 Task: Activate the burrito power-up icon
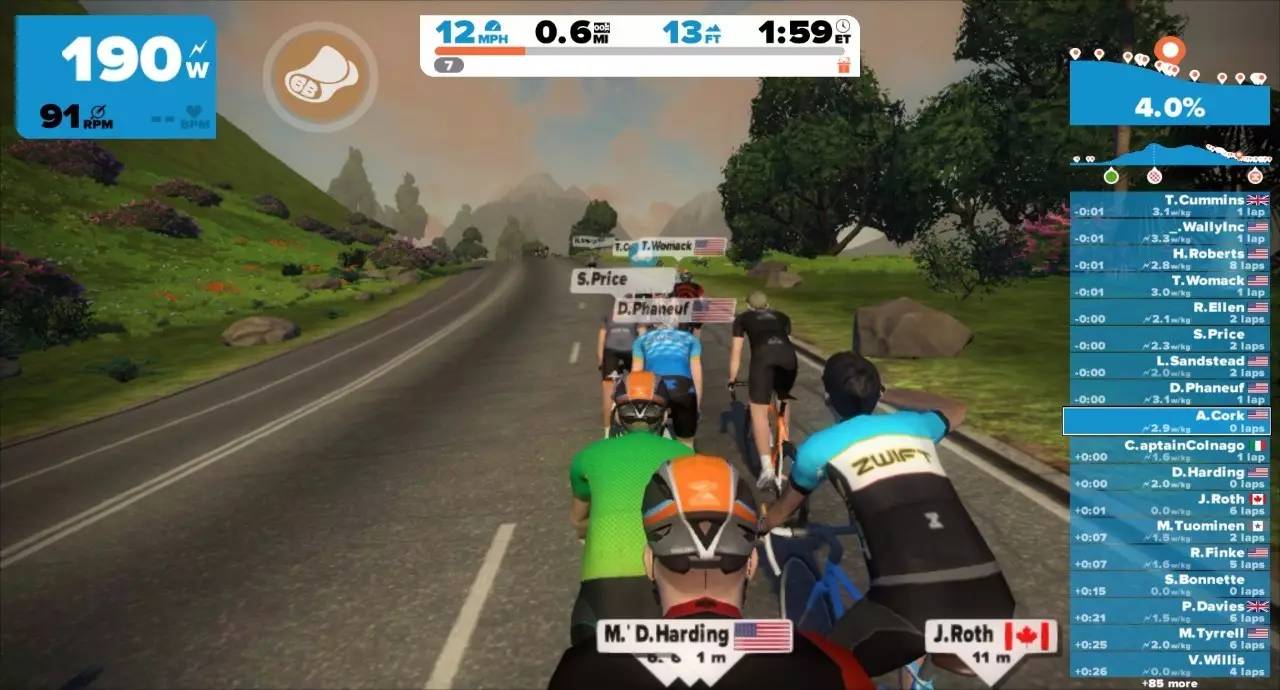pyautogui.click(x=320, y=77)
